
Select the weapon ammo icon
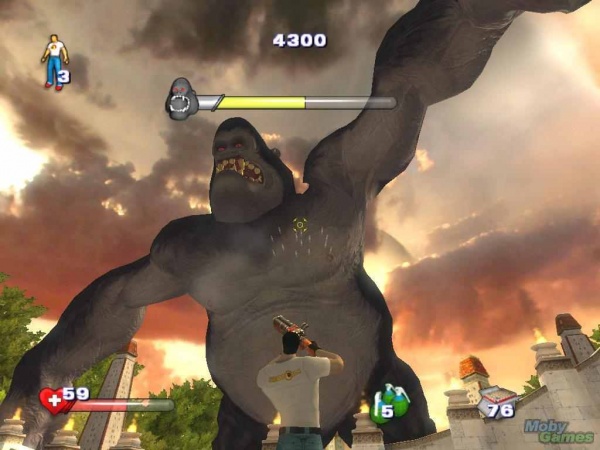coord(494,403)
